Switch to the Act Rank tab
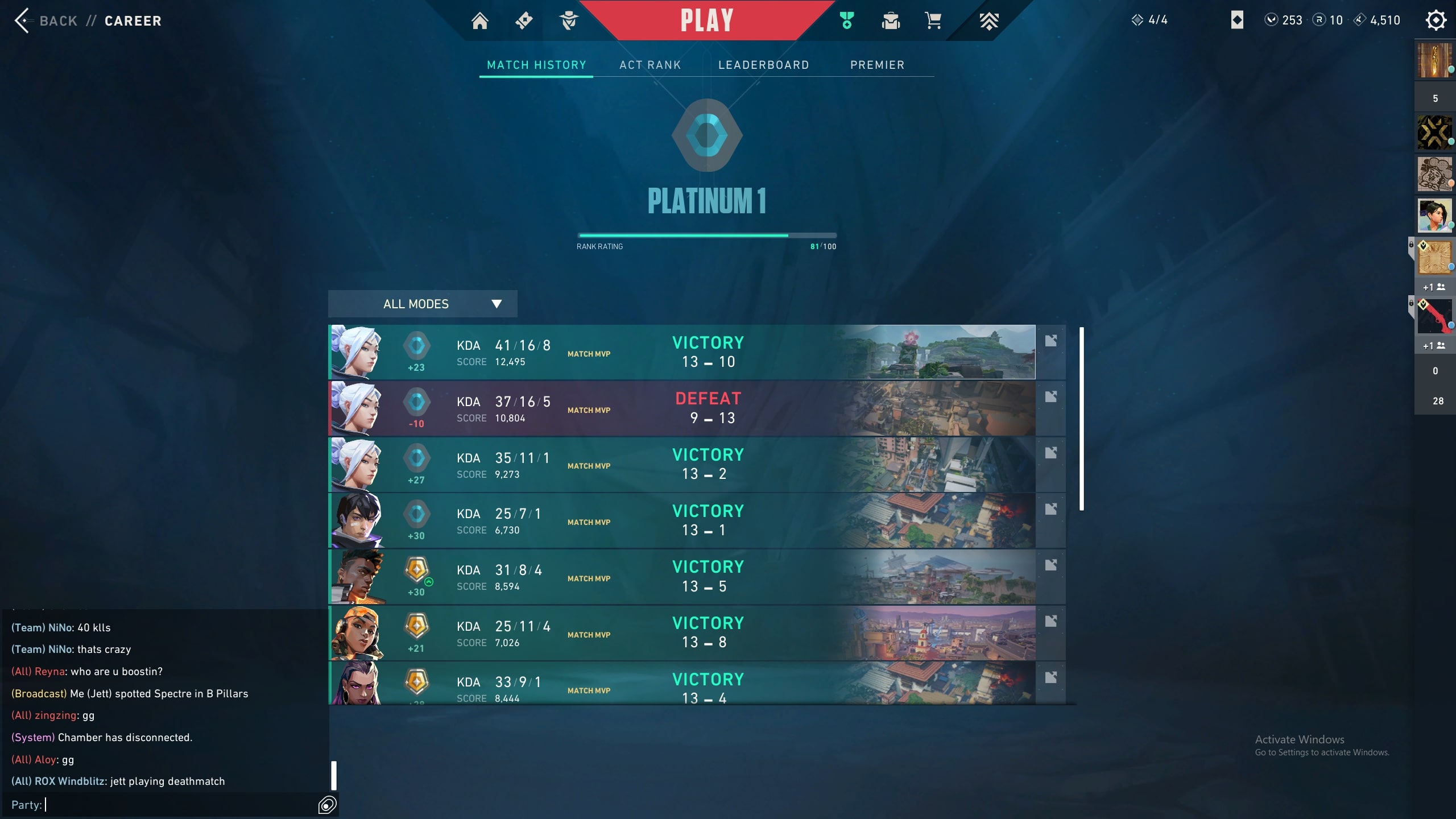The height and width of the screenshot is (819, 1456). click(650, 65)
